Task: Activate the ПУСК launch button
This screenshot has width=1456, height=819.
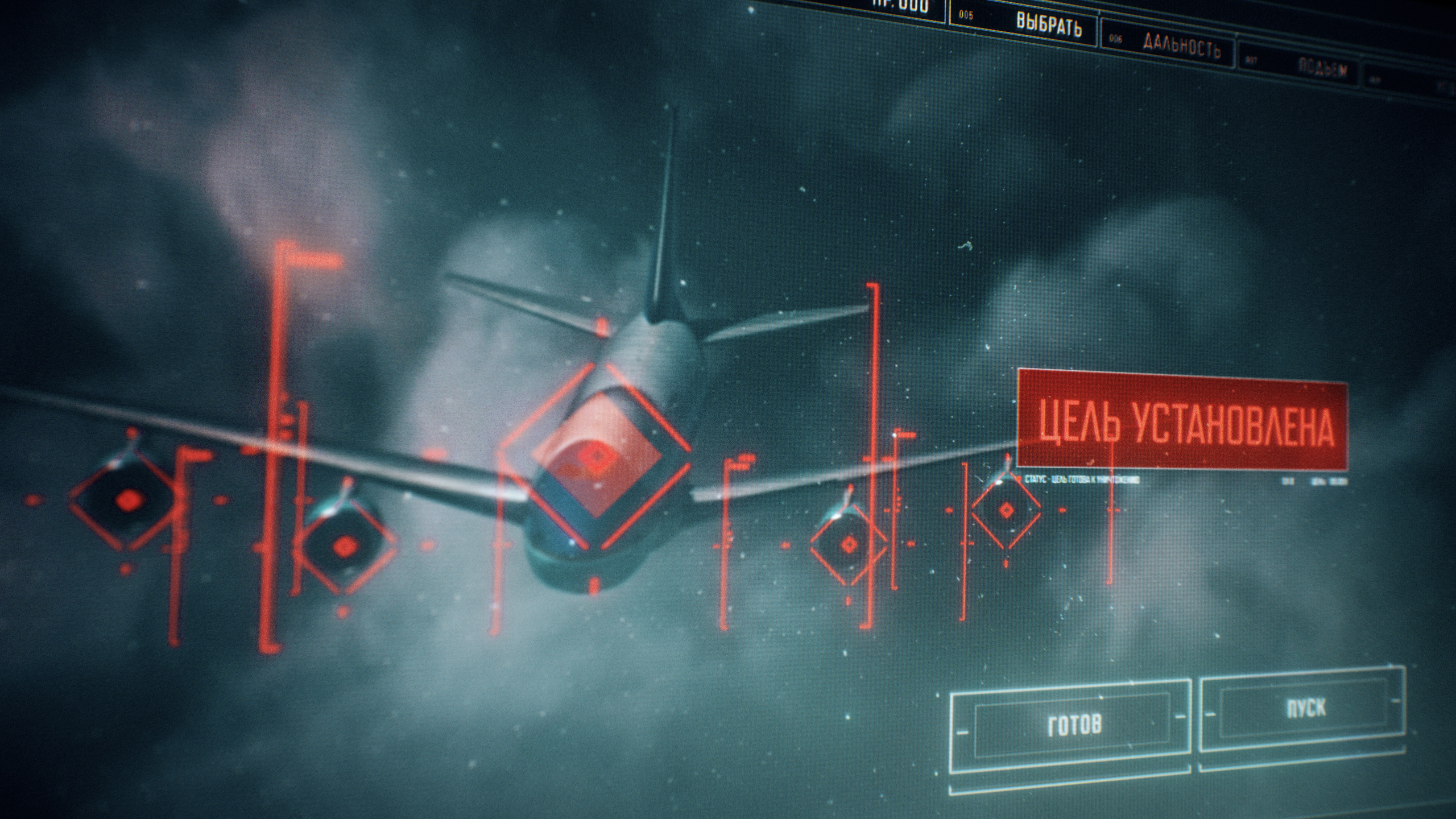Action: click(1305, 709)
